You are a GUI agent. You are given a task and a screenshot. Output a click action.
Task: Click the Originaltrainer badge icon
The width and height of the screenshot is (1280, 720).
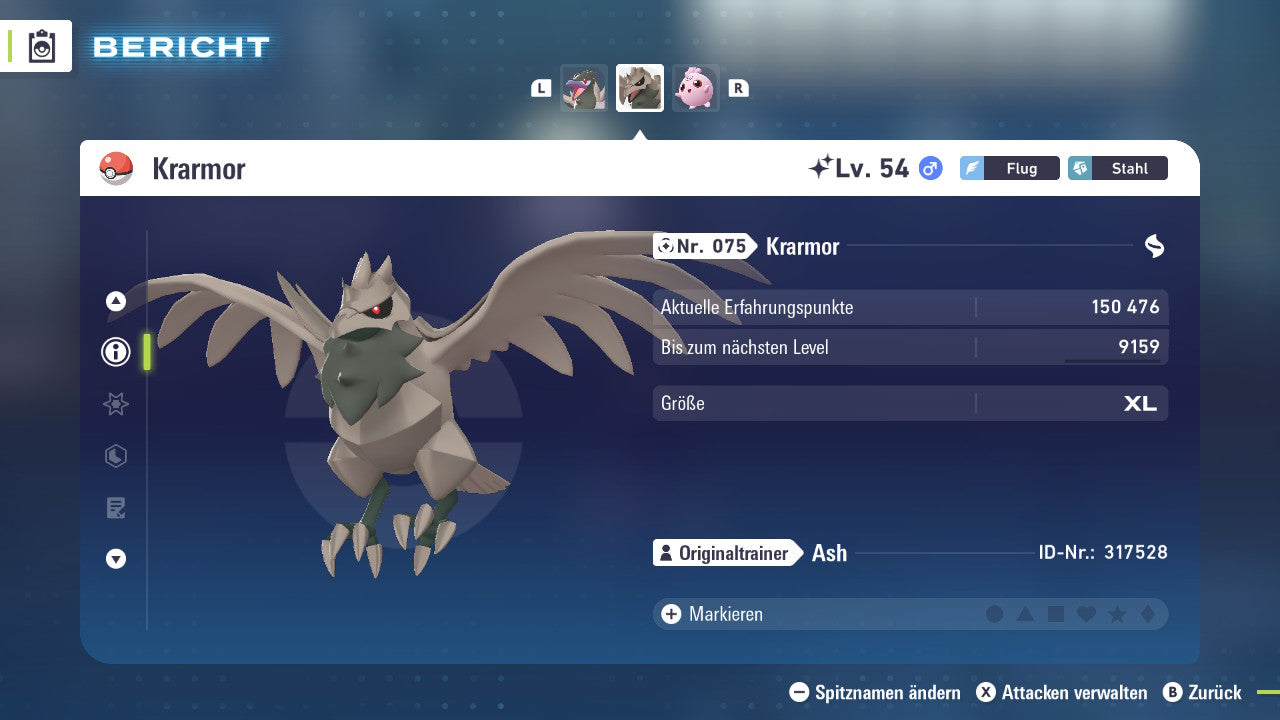pos(666,552)
